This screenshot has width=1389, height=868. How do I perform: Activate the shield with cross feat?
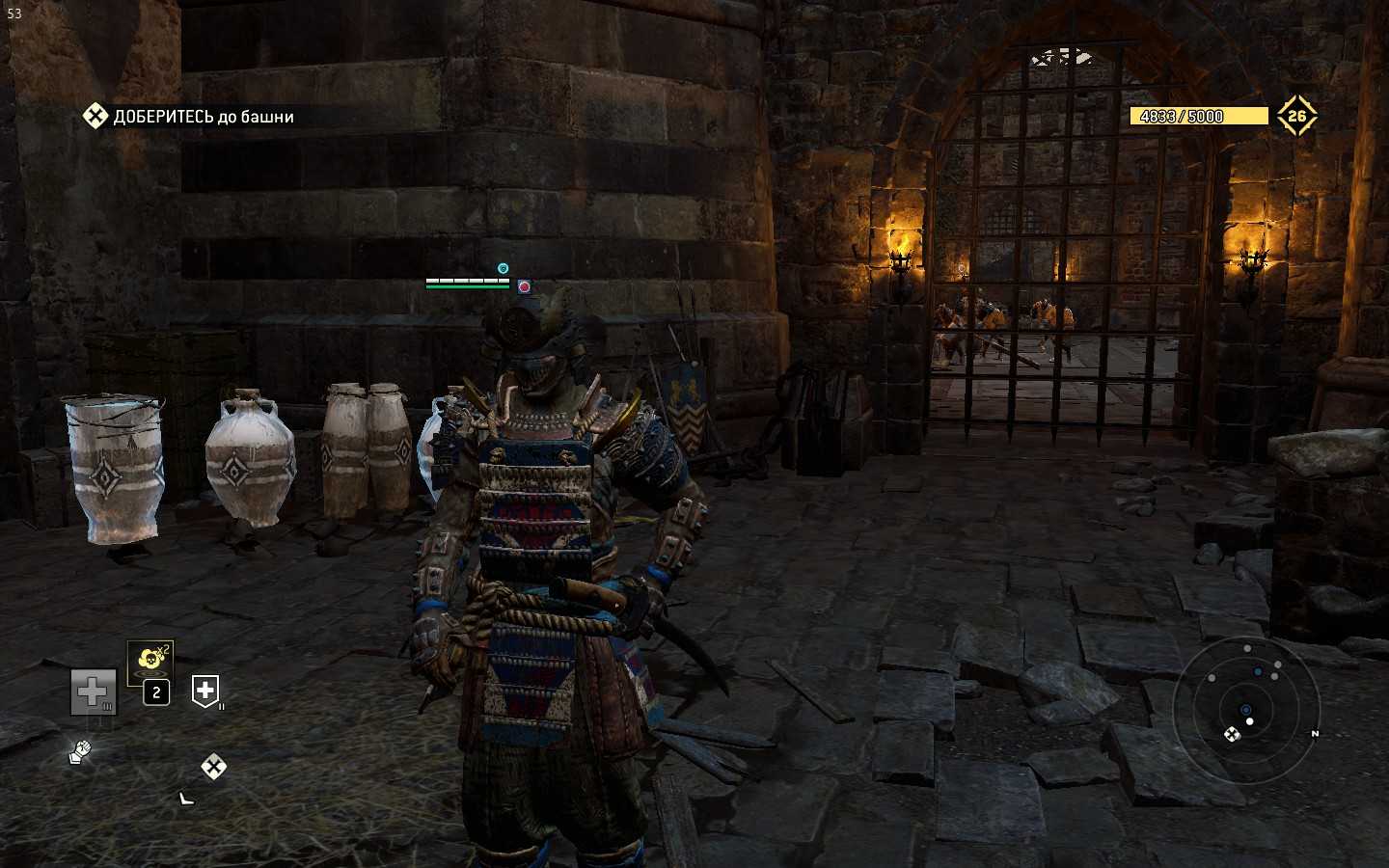point(205,691)
